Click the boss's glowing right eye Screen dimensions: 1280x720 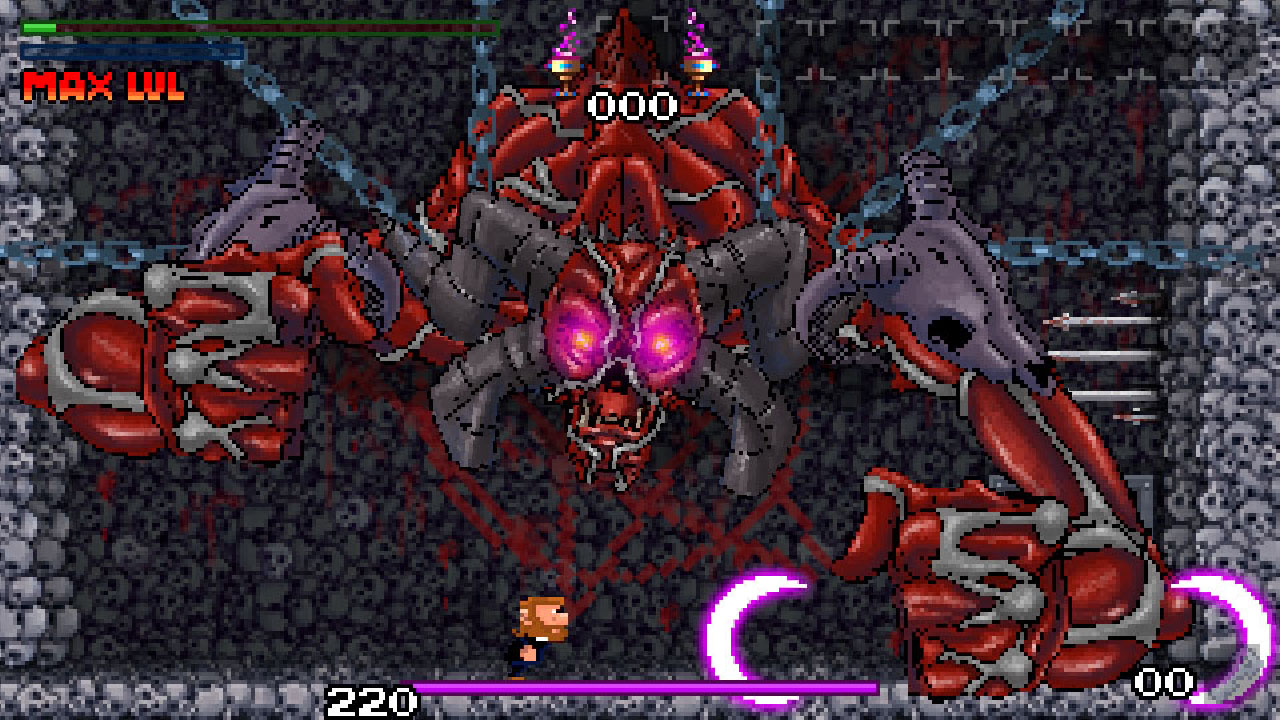point(663,345)
